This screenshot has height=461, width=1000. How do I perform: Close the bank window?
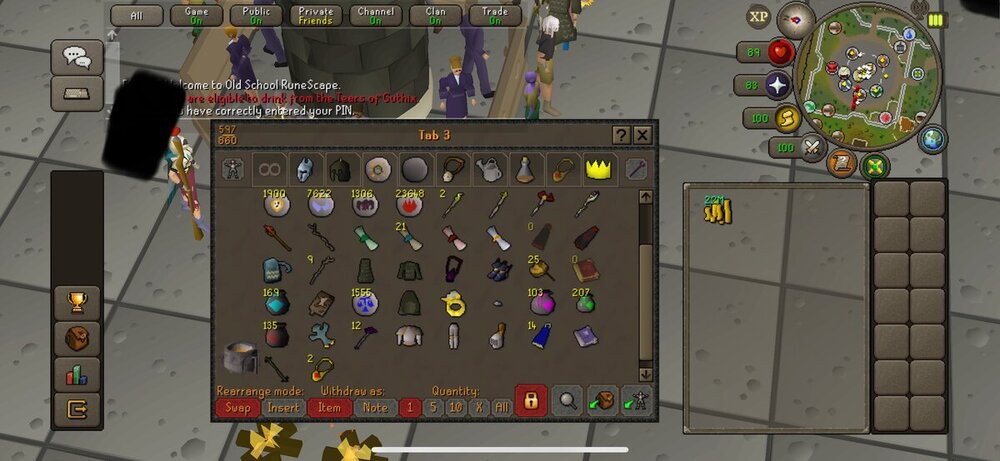point(643,135)
